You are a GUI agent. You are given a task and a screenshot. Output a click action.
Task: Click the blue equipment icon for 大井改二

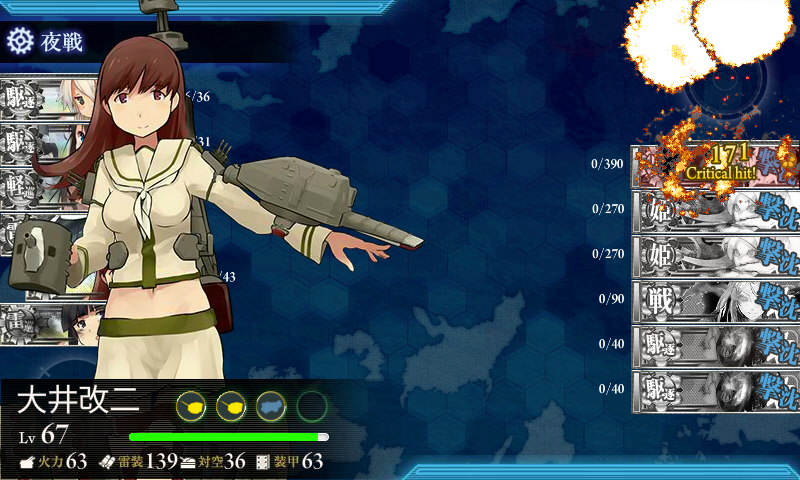click(271, 405)
